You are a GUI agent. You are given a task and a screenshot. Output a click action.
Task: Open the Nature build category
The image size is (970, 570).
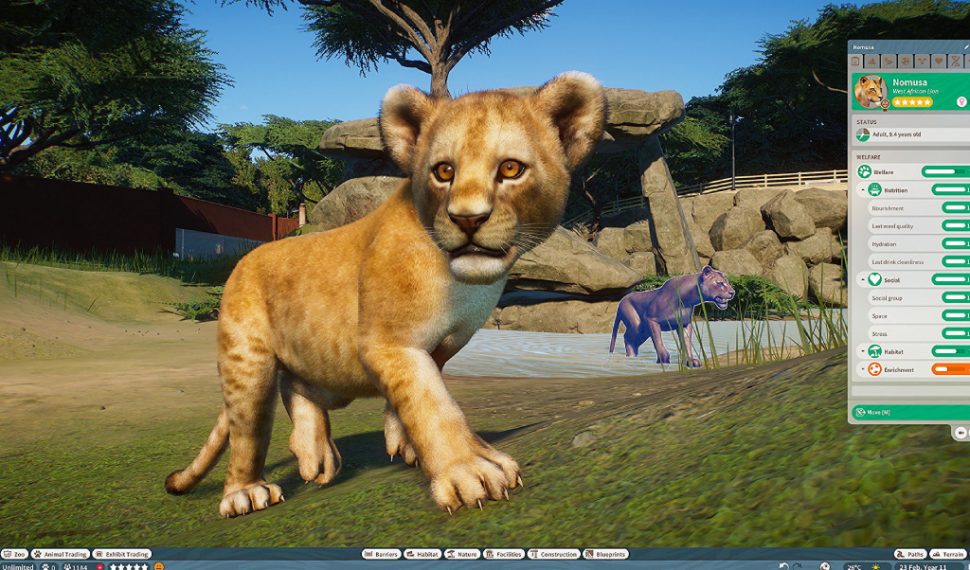463,554
